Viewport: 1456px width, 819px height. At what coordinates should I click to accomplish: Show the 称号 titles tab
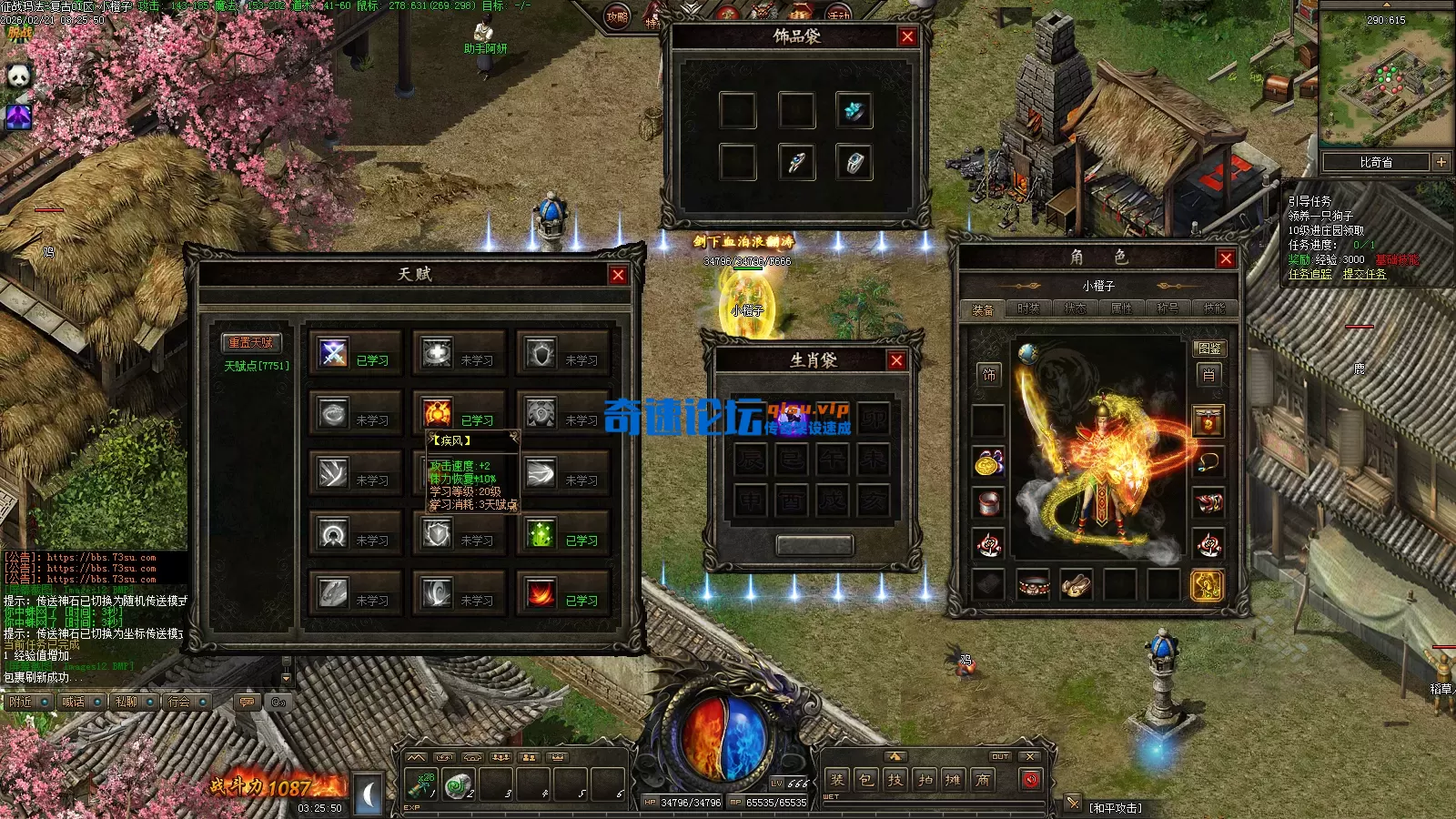1168,309
